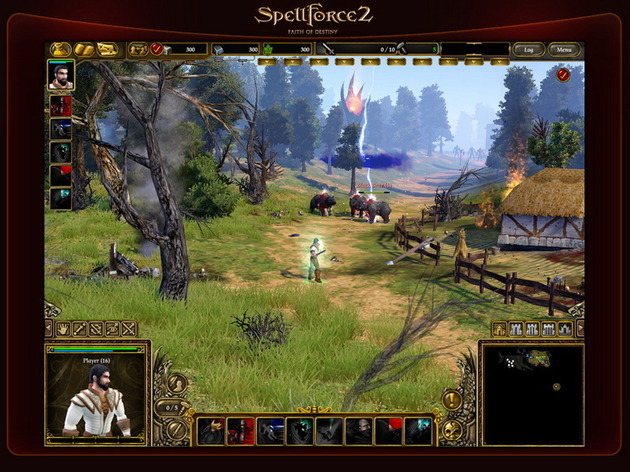Viewport: 630px width, 472px height.
Task: Collapse the command bar with its left arrow
Action: 48,328
